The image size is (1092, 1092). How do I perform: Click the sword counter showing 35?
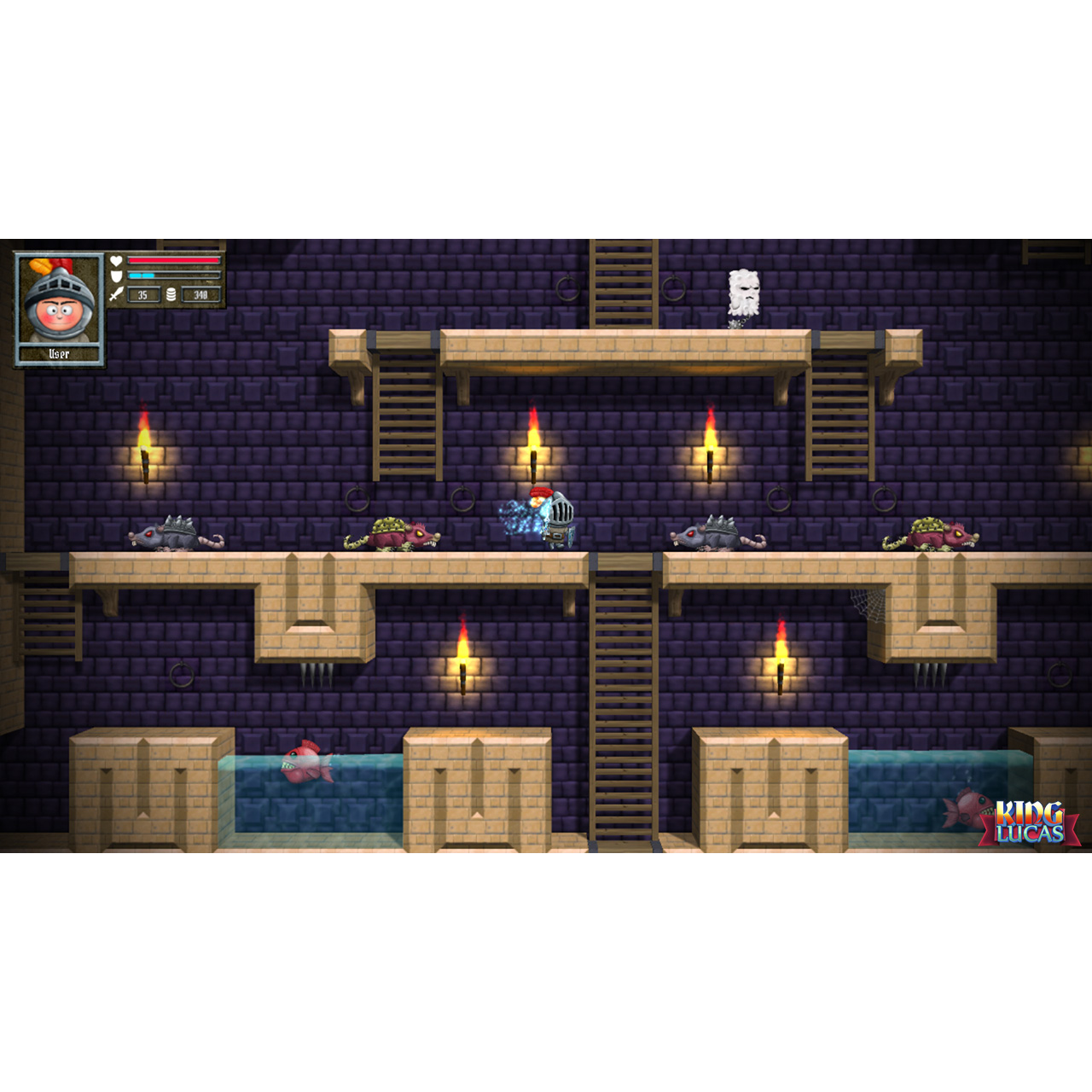[x=143, y=293]
